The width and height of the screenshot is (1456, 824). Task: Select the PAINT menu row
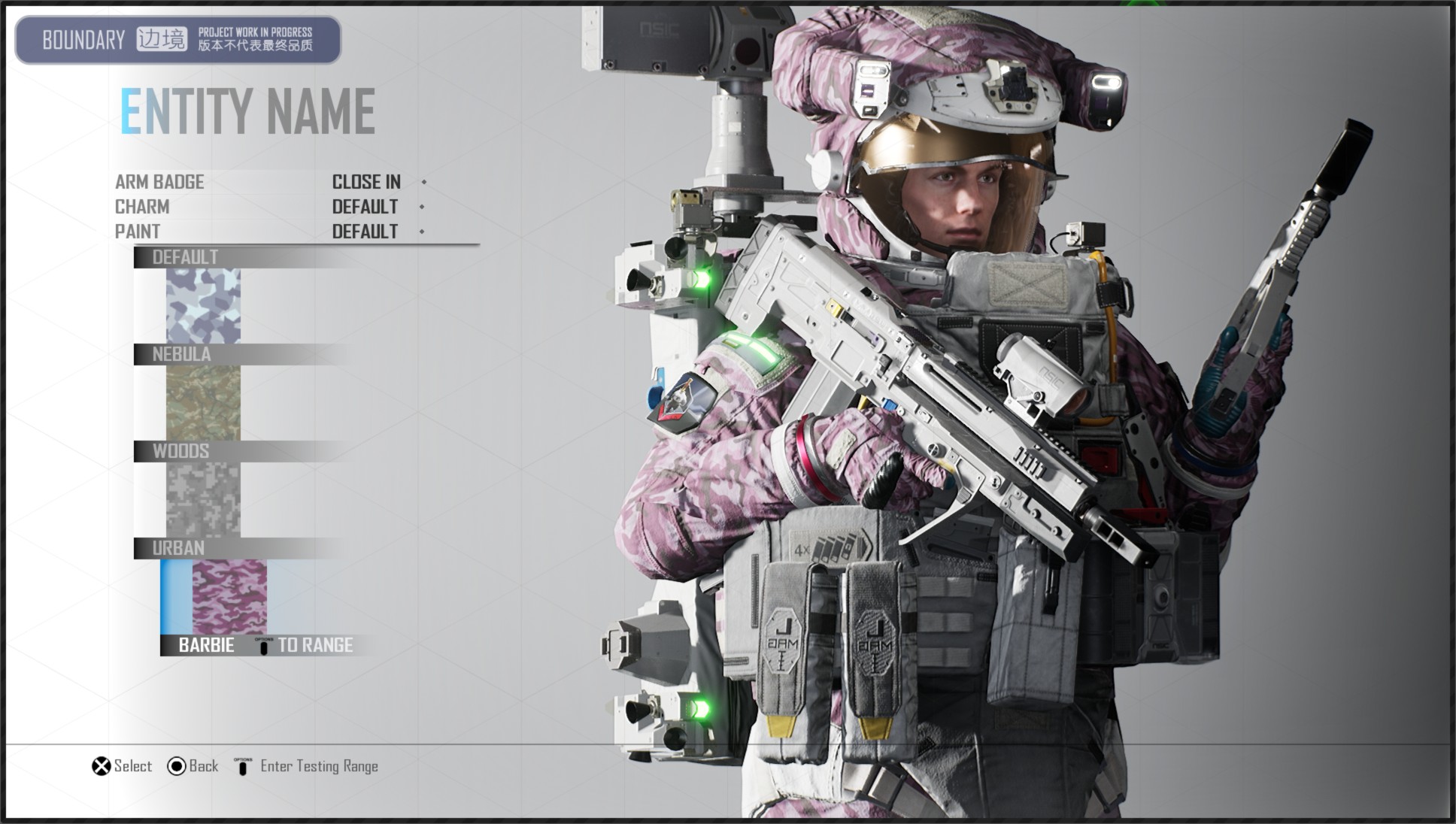[x=138, y=232]
